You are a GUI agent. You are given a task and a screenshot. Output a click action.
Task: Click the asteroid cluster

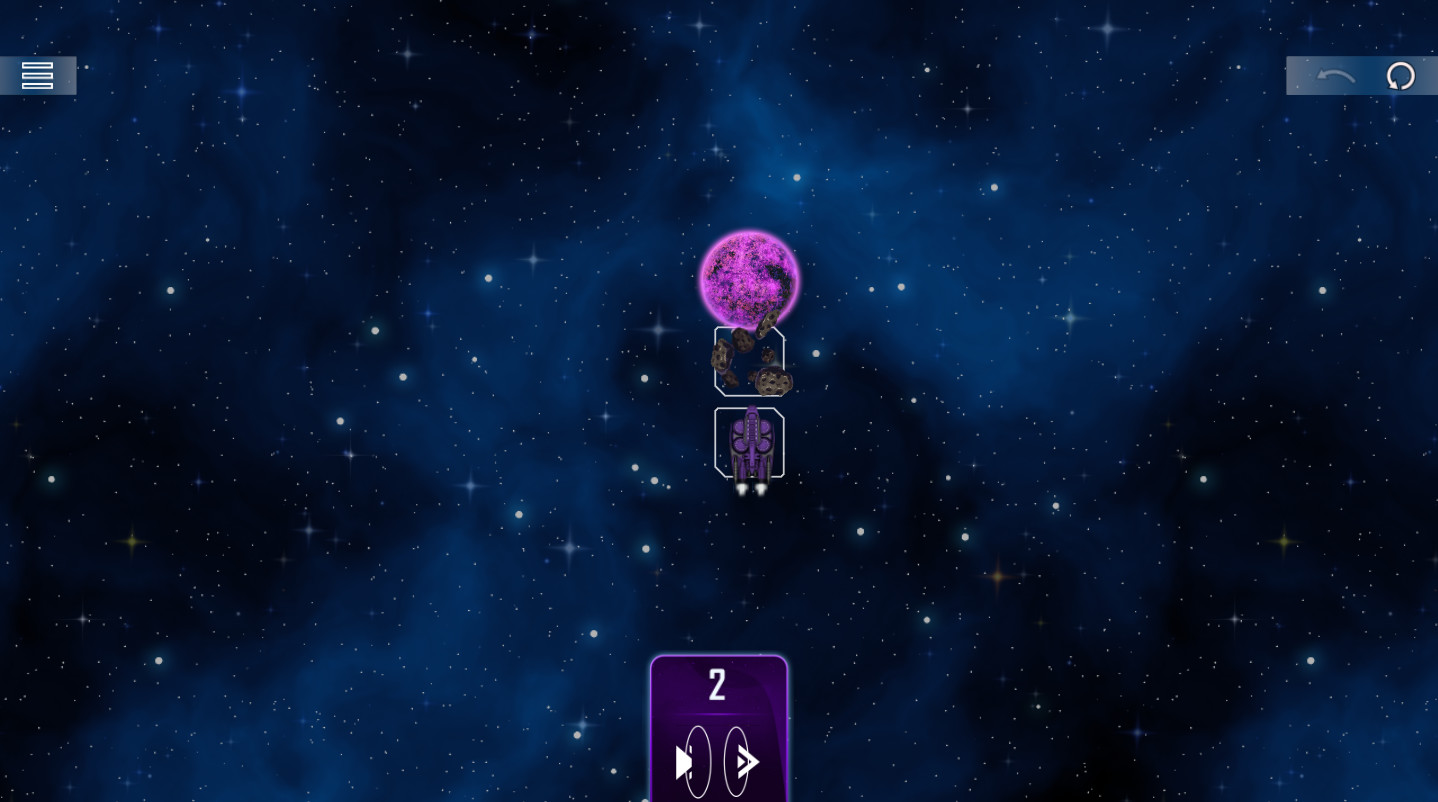(750, 360)
